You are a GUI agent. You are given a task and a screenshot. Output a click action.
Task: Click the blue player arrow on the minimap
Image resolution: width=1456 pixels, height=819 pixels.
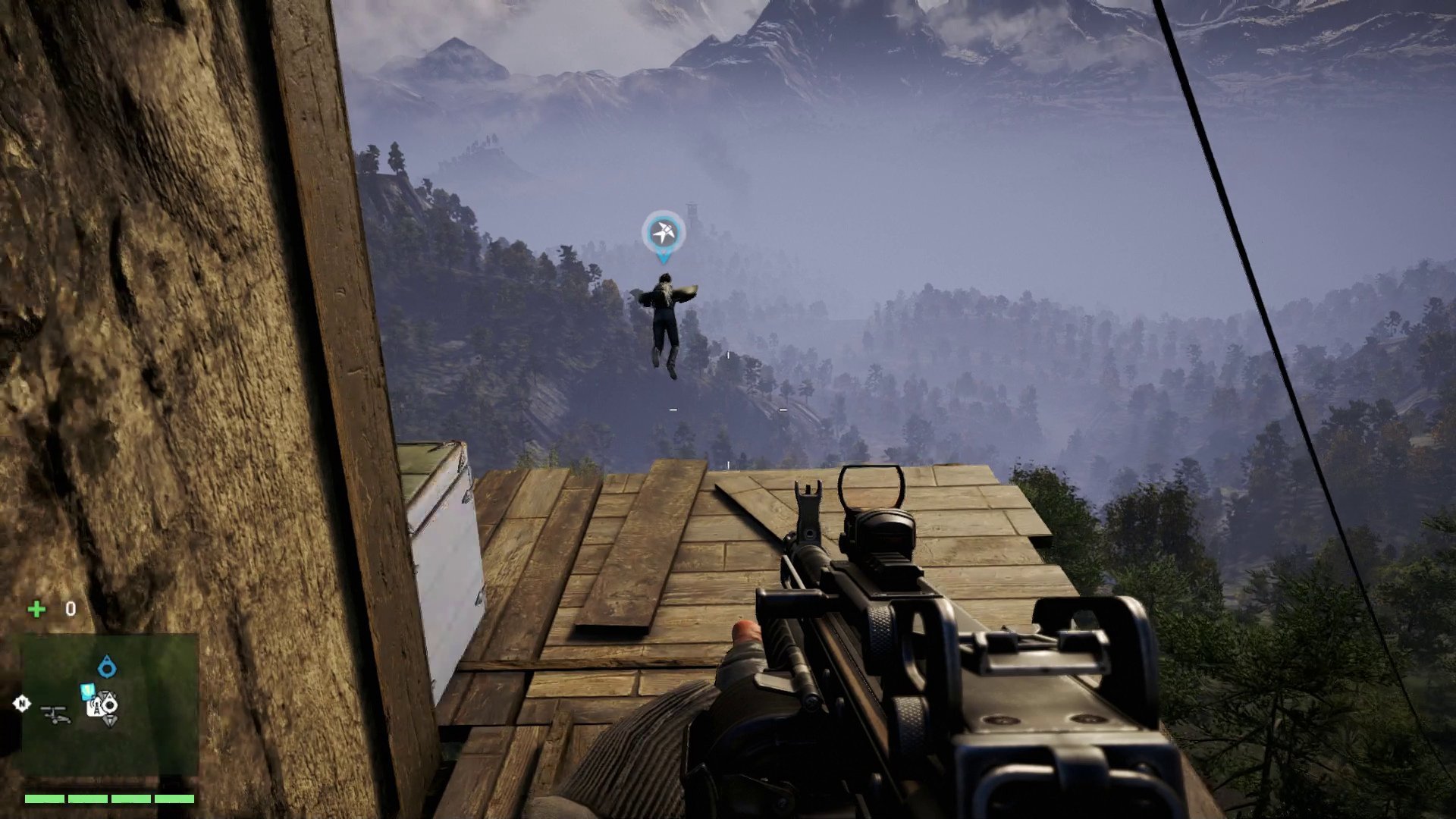[x=108, y=667]
